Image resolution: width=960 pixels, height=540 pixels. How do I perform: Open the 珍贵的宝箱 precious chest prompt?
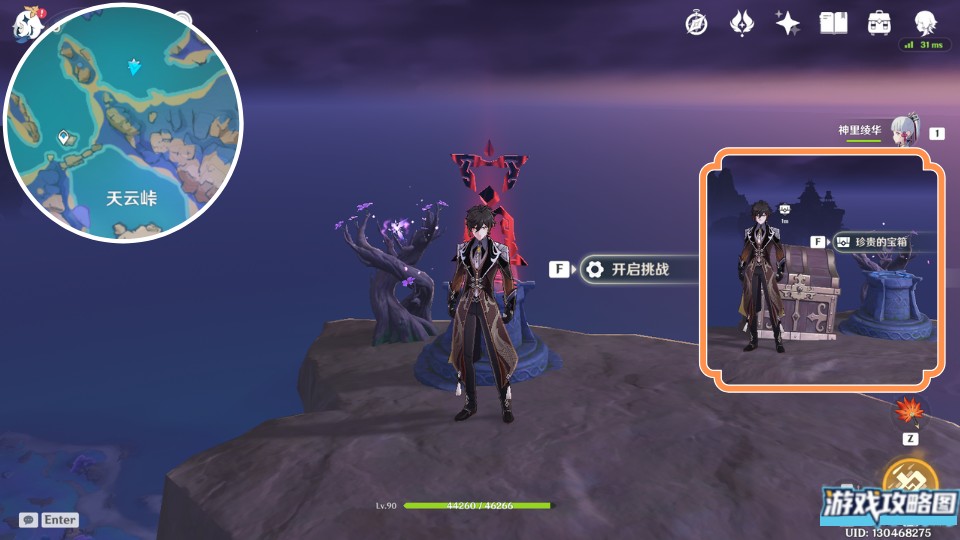(872, 242)
